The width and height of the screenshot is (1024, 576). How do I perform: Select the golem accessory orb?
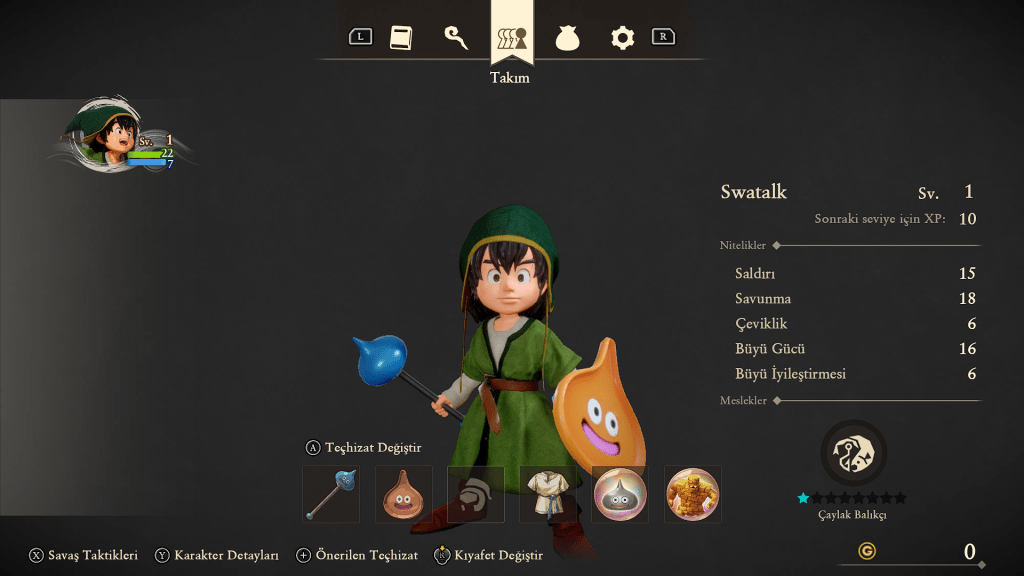pyautogui.click(x=693, y=494)
